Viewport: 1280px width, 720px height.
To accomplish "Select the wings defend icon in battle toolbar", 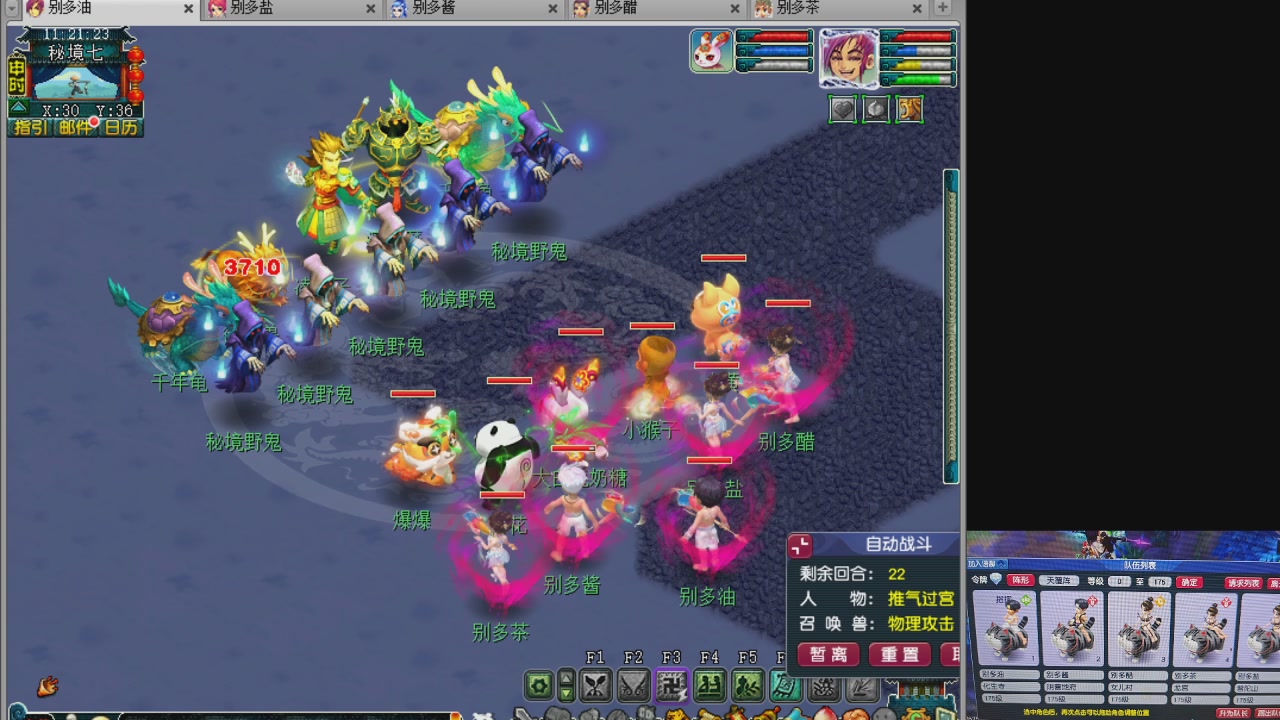I will point(635,686).
